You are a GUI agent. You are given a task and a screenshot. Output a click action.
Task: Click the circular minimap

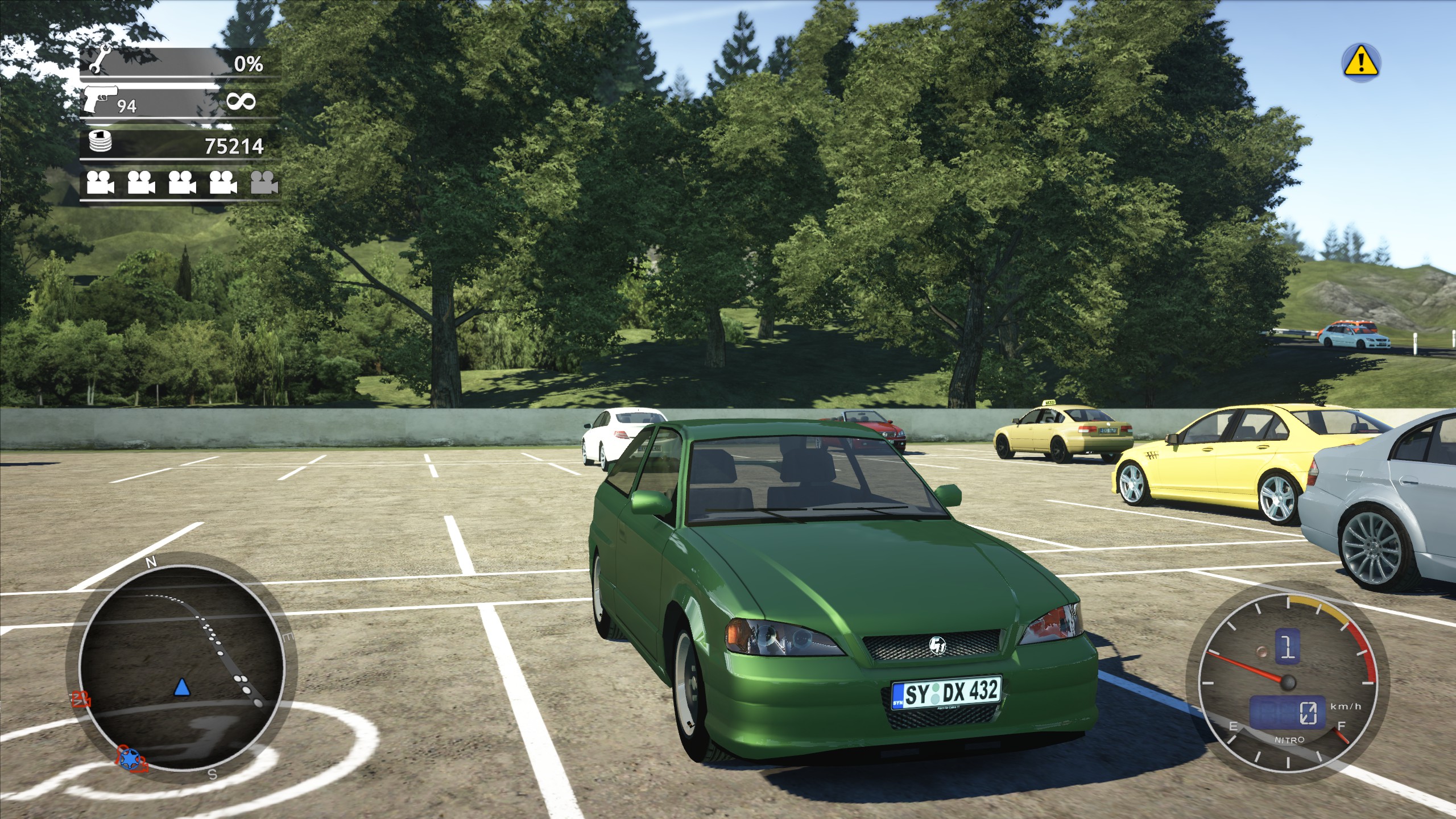coord(181,669)
